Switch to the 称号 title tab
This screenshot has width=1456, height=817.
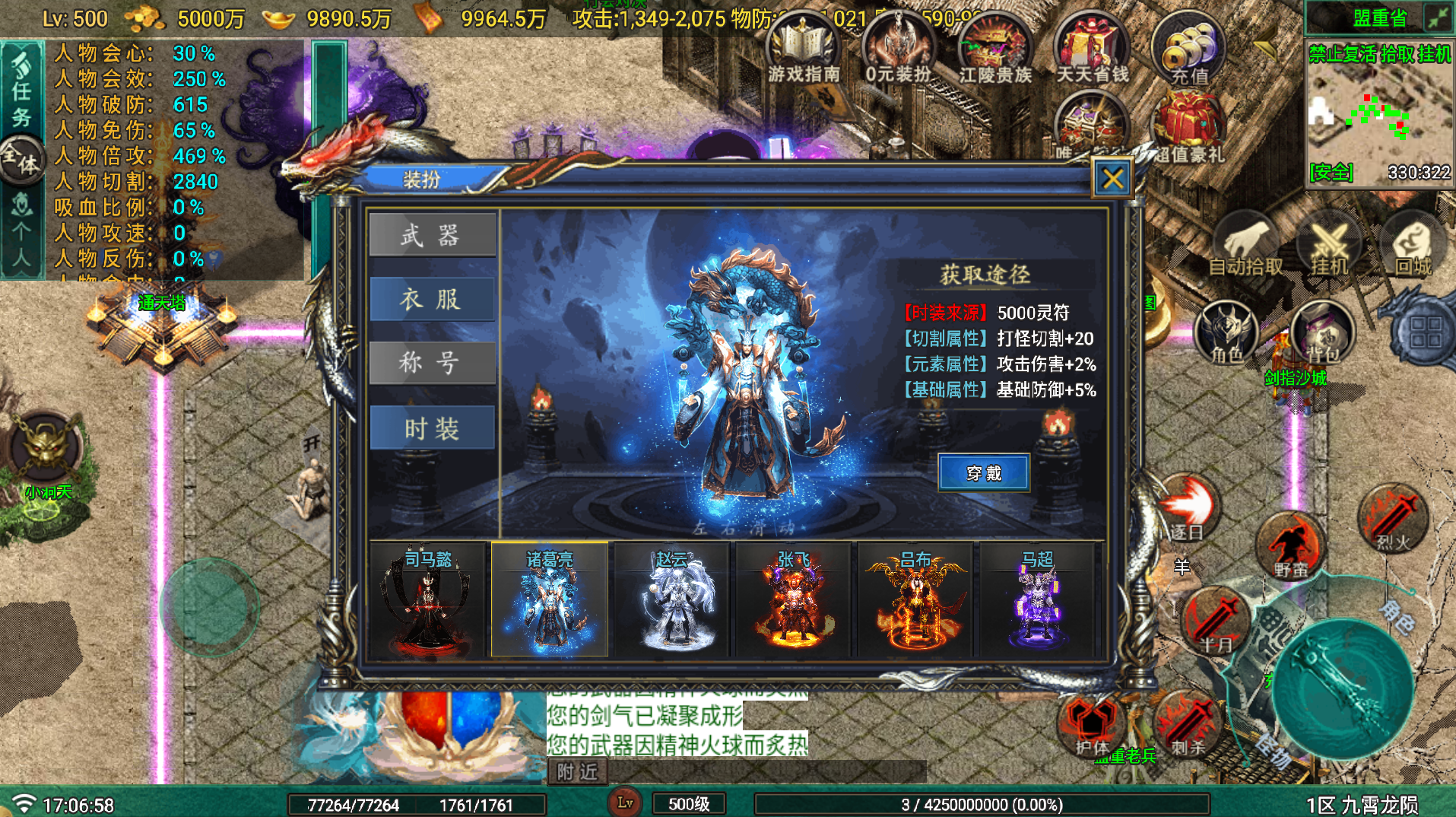[433, 363]
